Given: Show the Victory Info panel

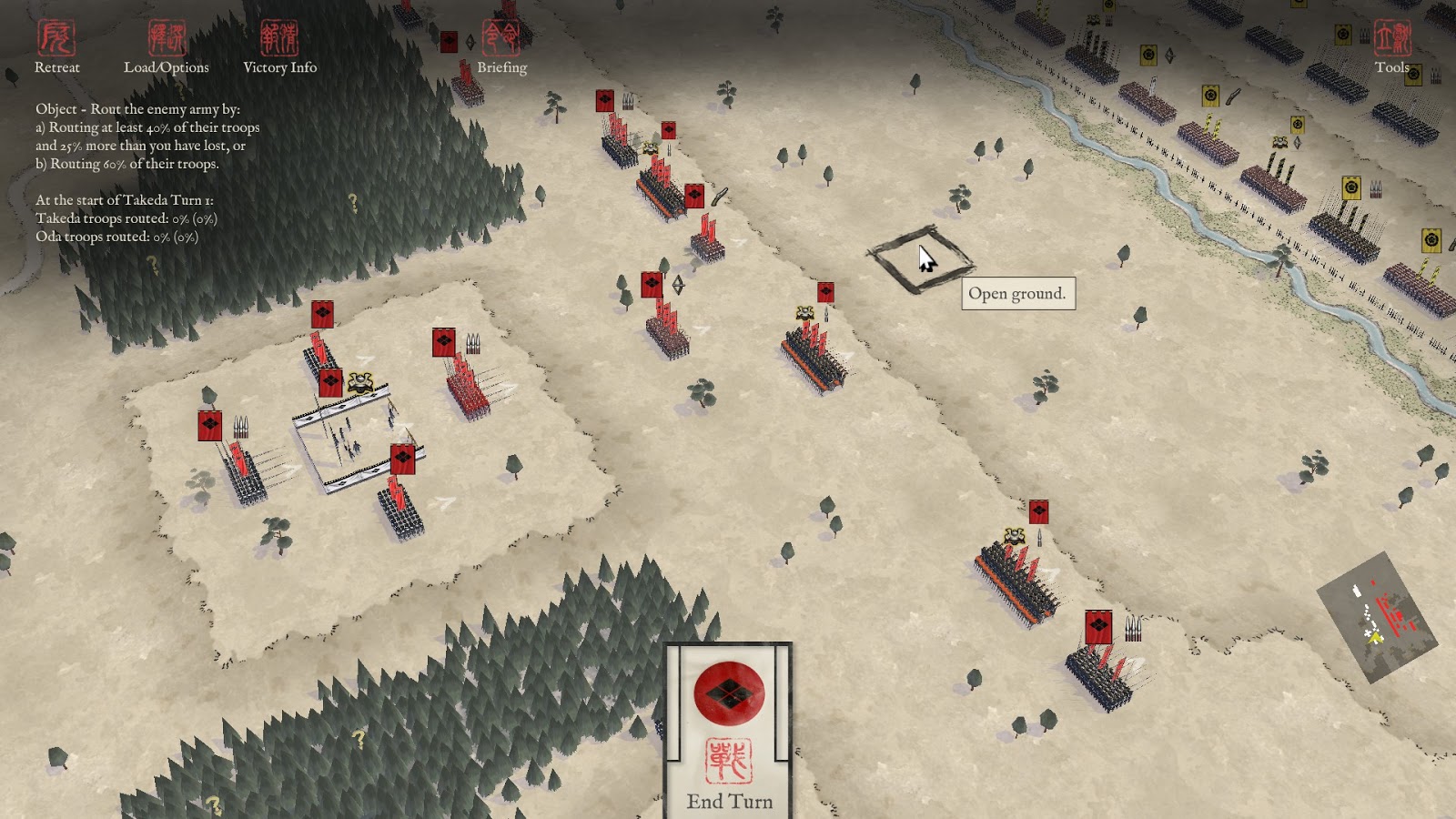Looking at the screenshot, I should (279, 47).
